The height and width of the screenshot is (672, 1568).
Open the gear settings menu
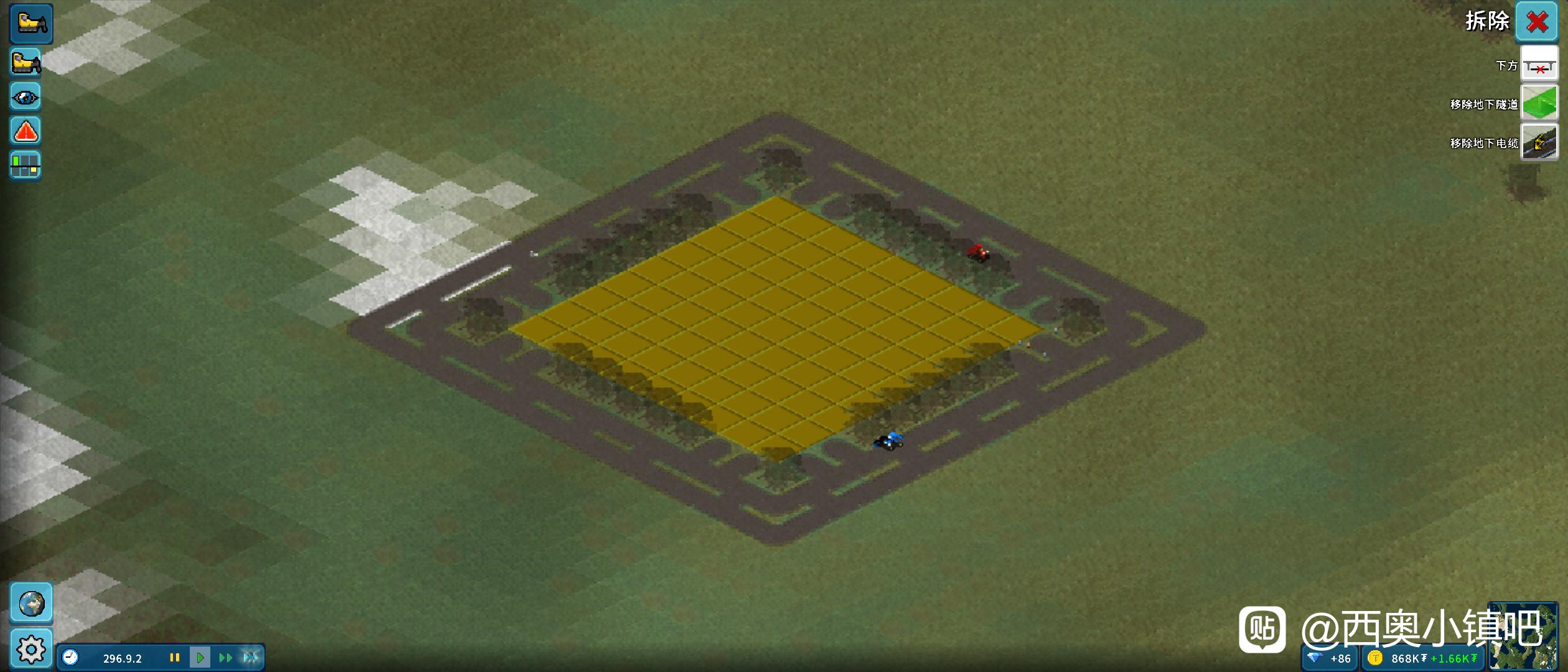(31, 649)
